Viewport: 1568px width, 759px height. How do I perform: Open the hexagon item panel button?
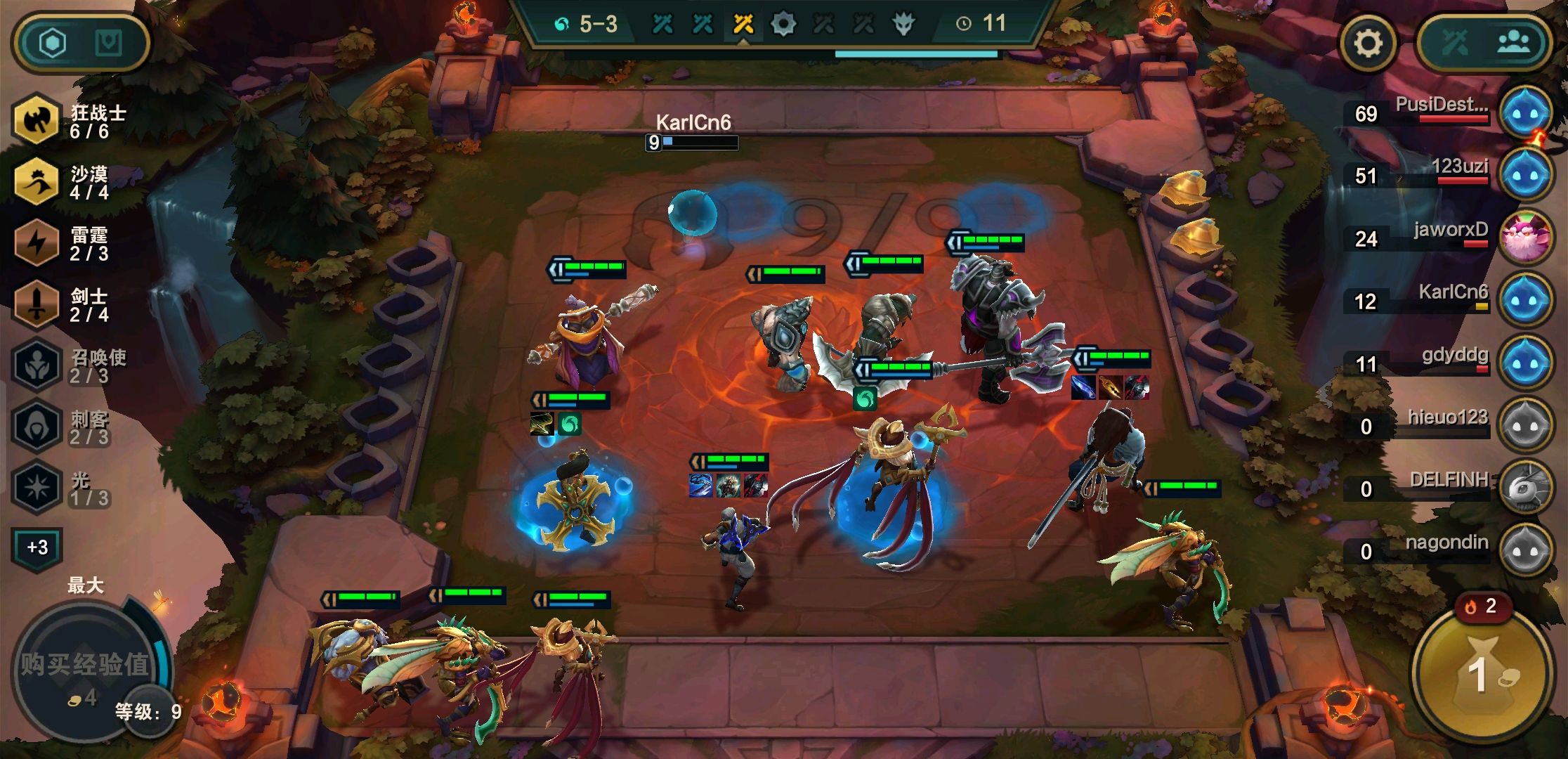tap(53, 44)
